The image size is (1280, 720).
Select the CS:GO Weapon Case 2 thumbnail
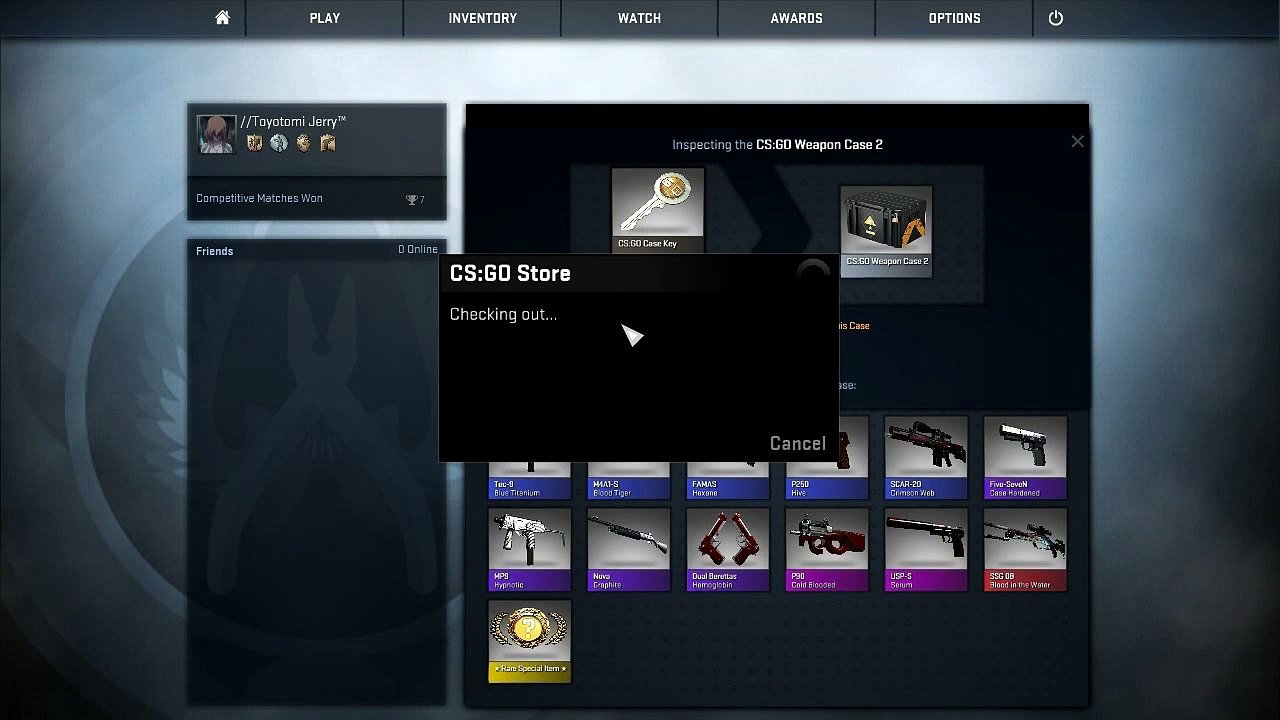tap(886, 230)
